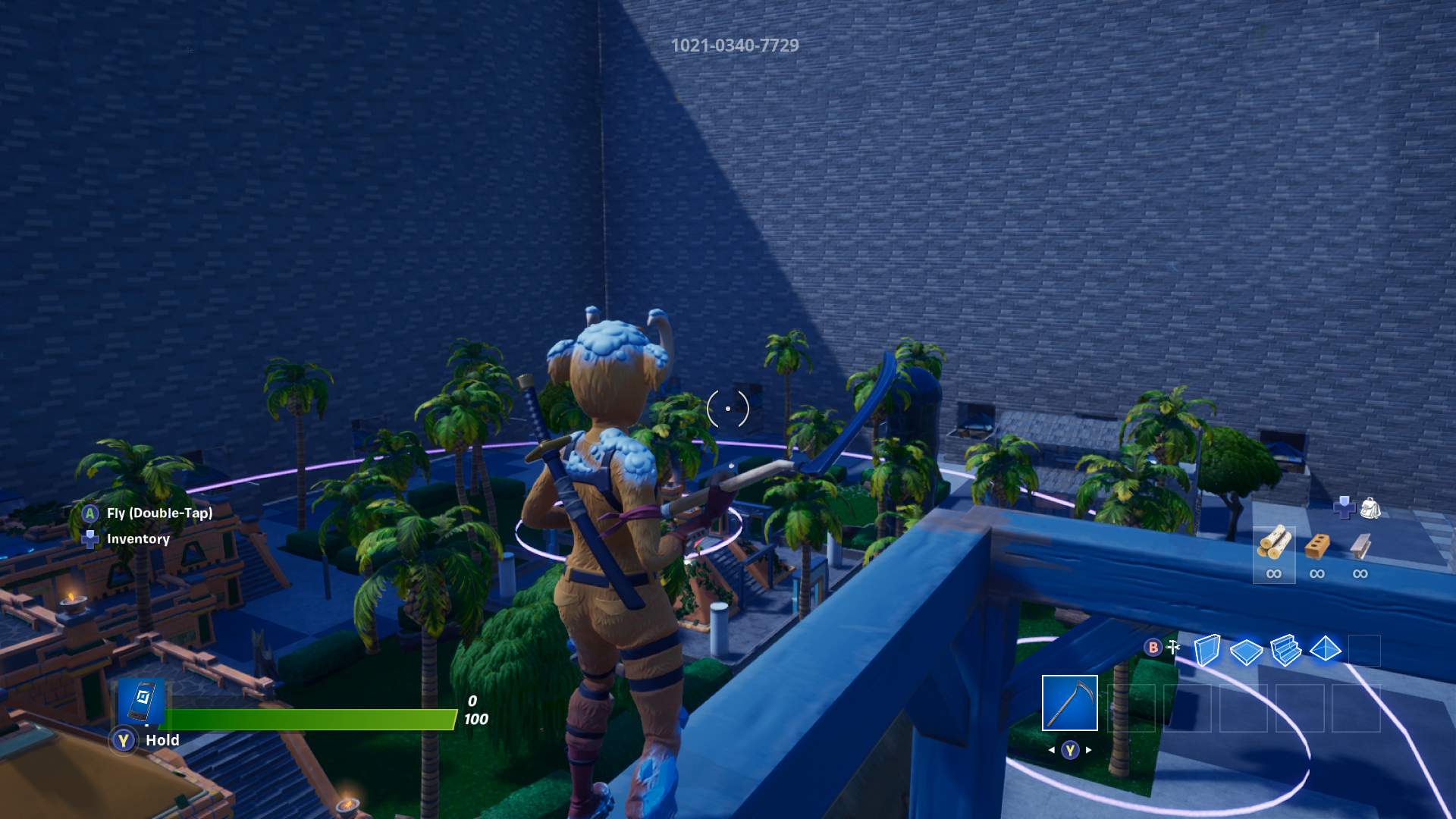Open the Inventory menu entry

[x=136, y=539]
